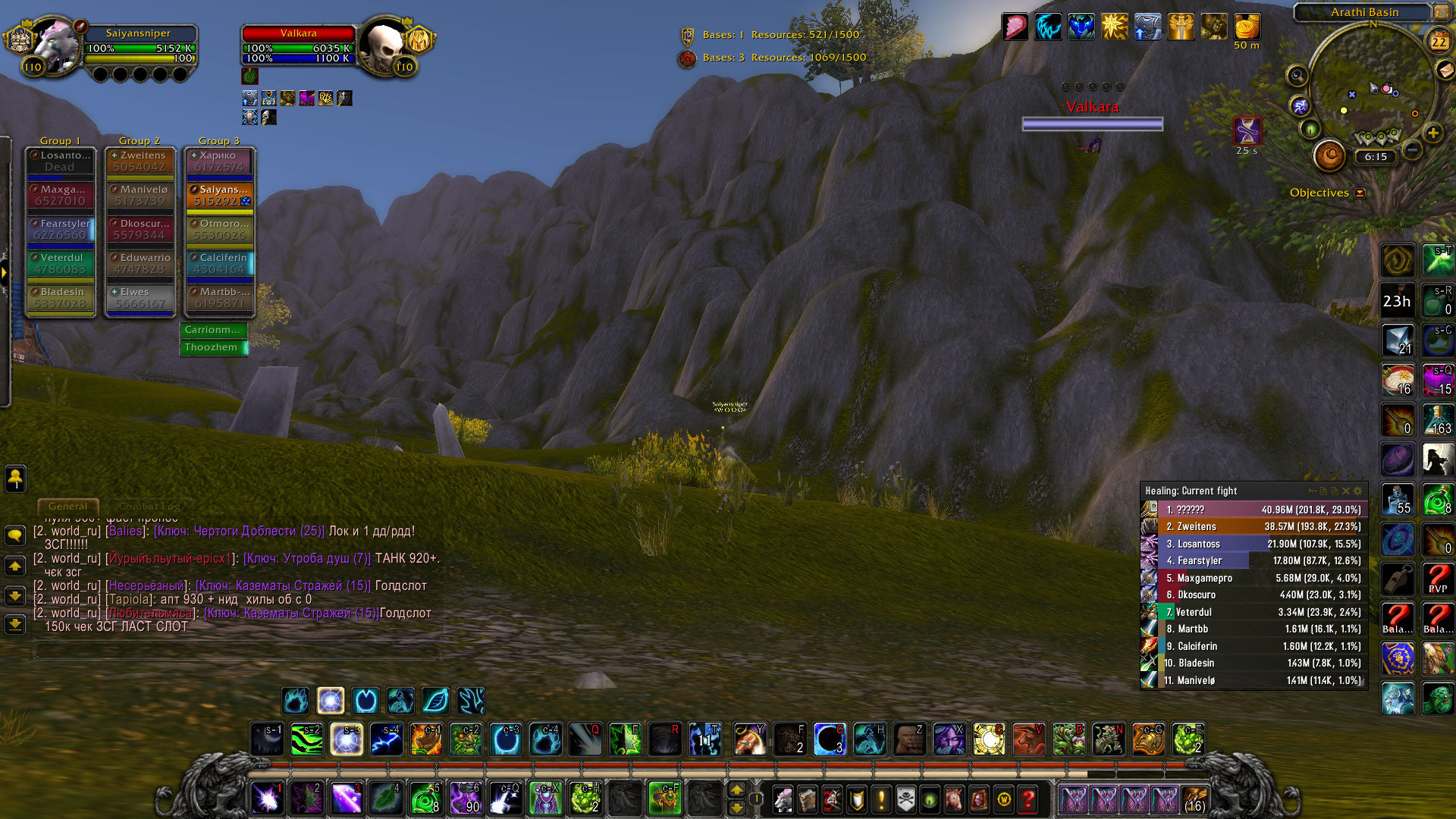Image resolution: width=1456 pixels, height=819 pixels.
Task: Open the mounts collection horse icon
Action: 954,799
